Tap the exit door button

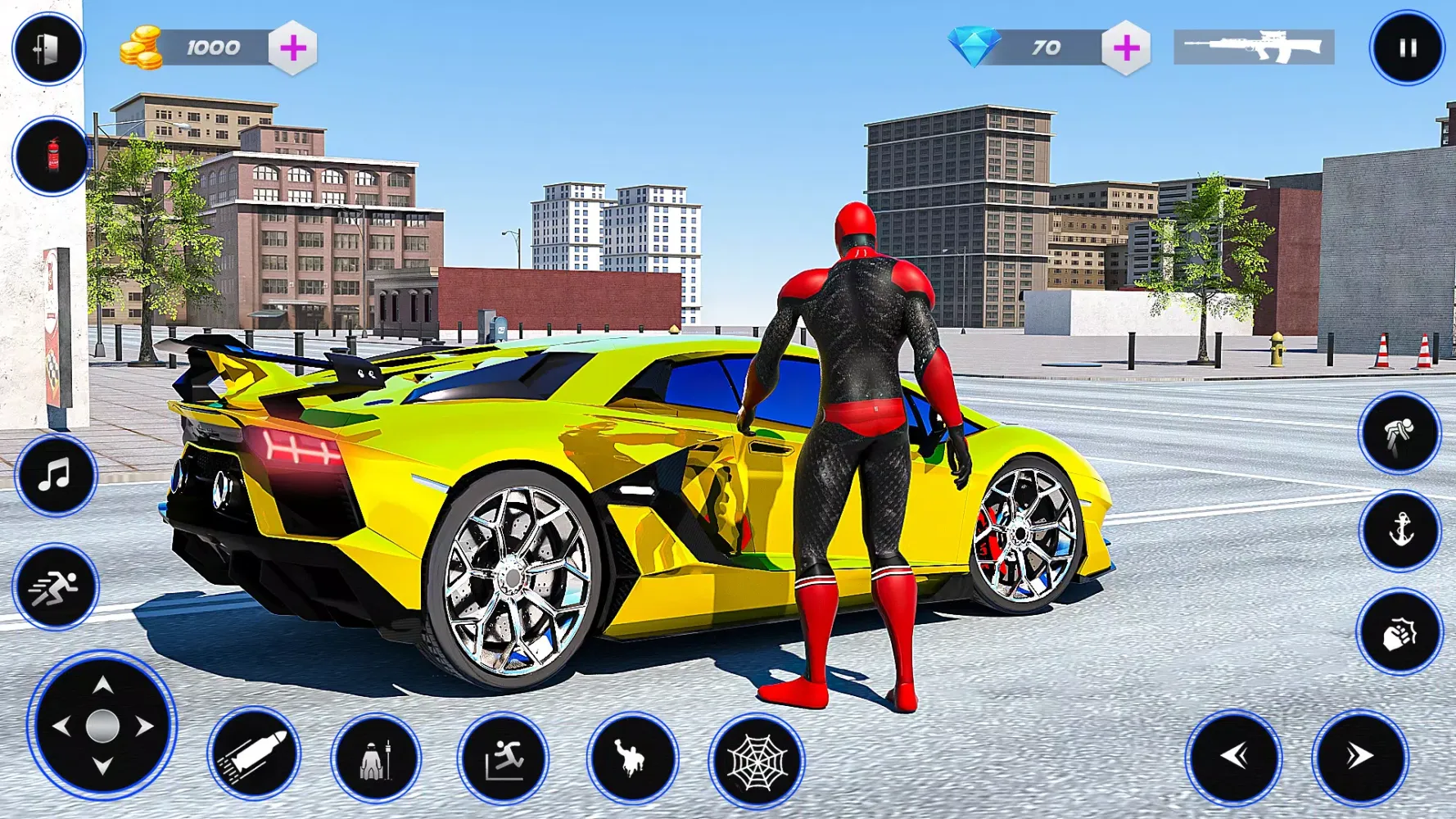pos(48,48)
